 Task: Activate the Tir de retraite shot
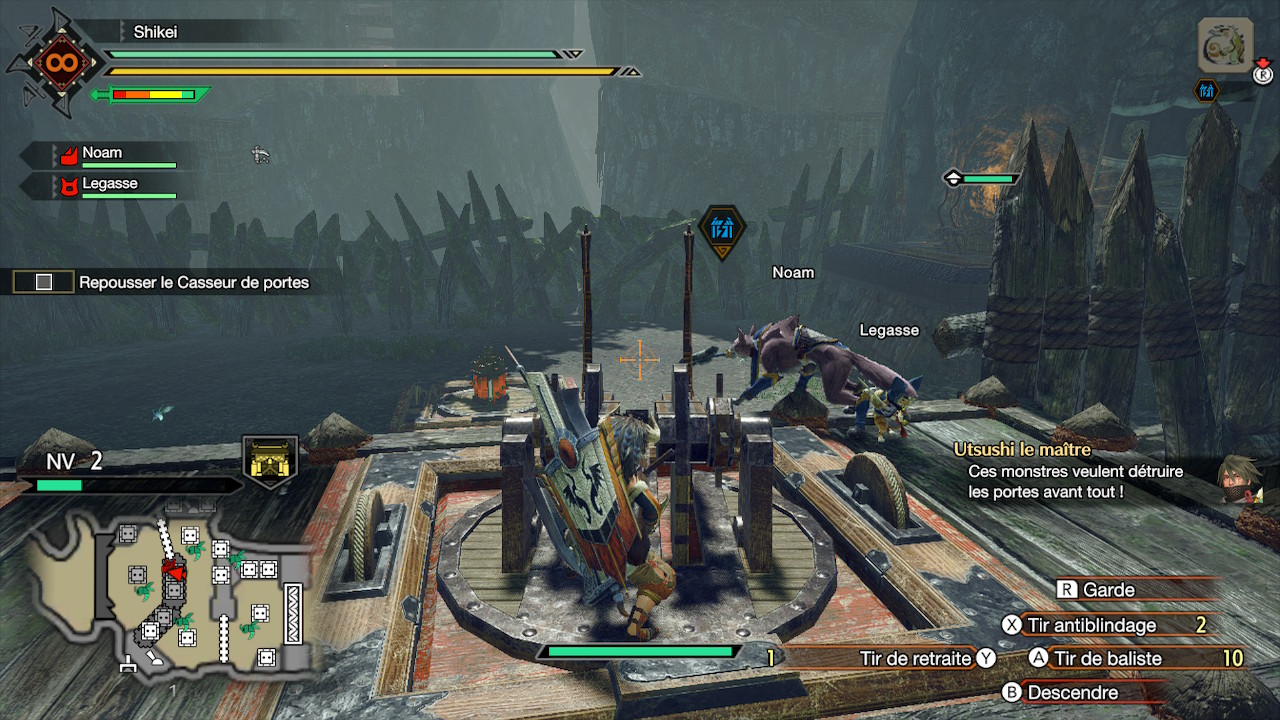(x=915, y=658)
